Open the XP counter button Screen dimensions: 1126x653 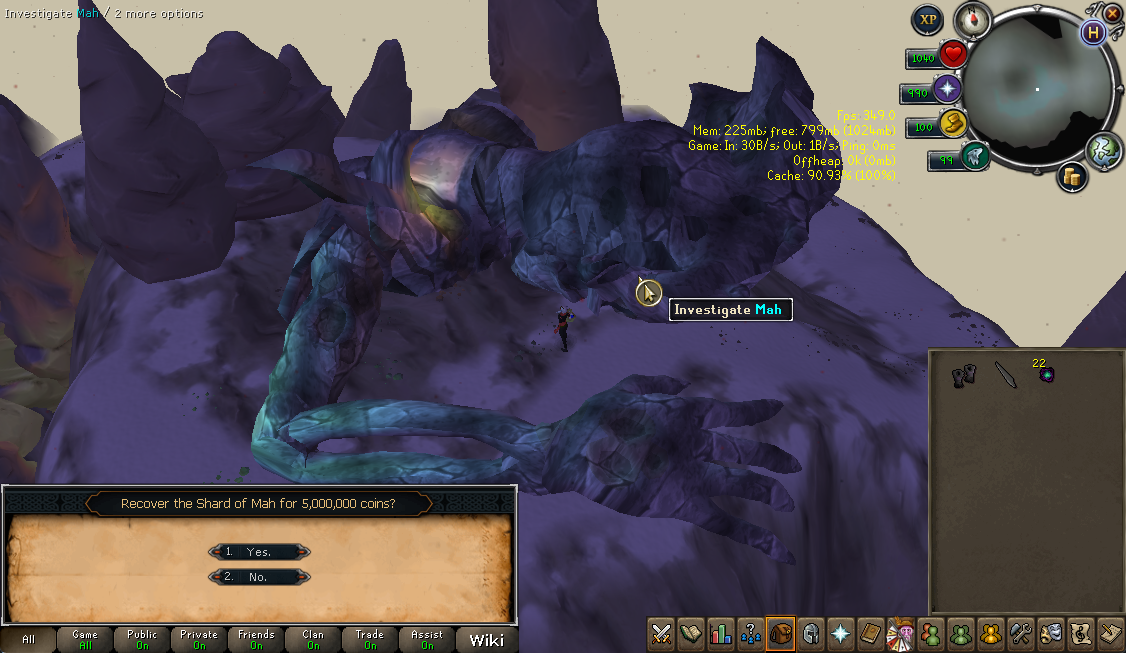(x=928, y=19)
